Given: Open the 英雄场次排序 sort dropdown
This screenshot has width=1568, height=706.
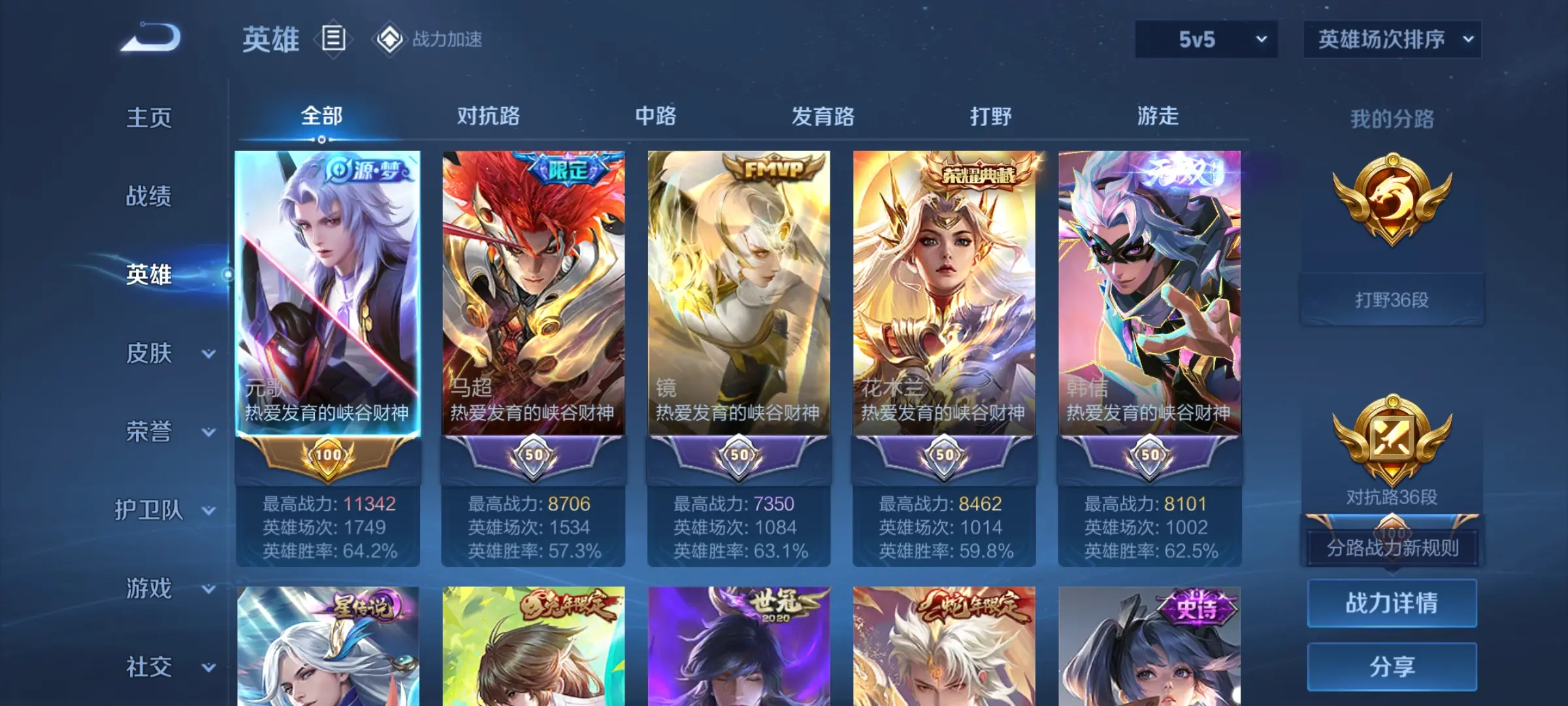Looking at the screenshot, I should [x=1392, y=39].
